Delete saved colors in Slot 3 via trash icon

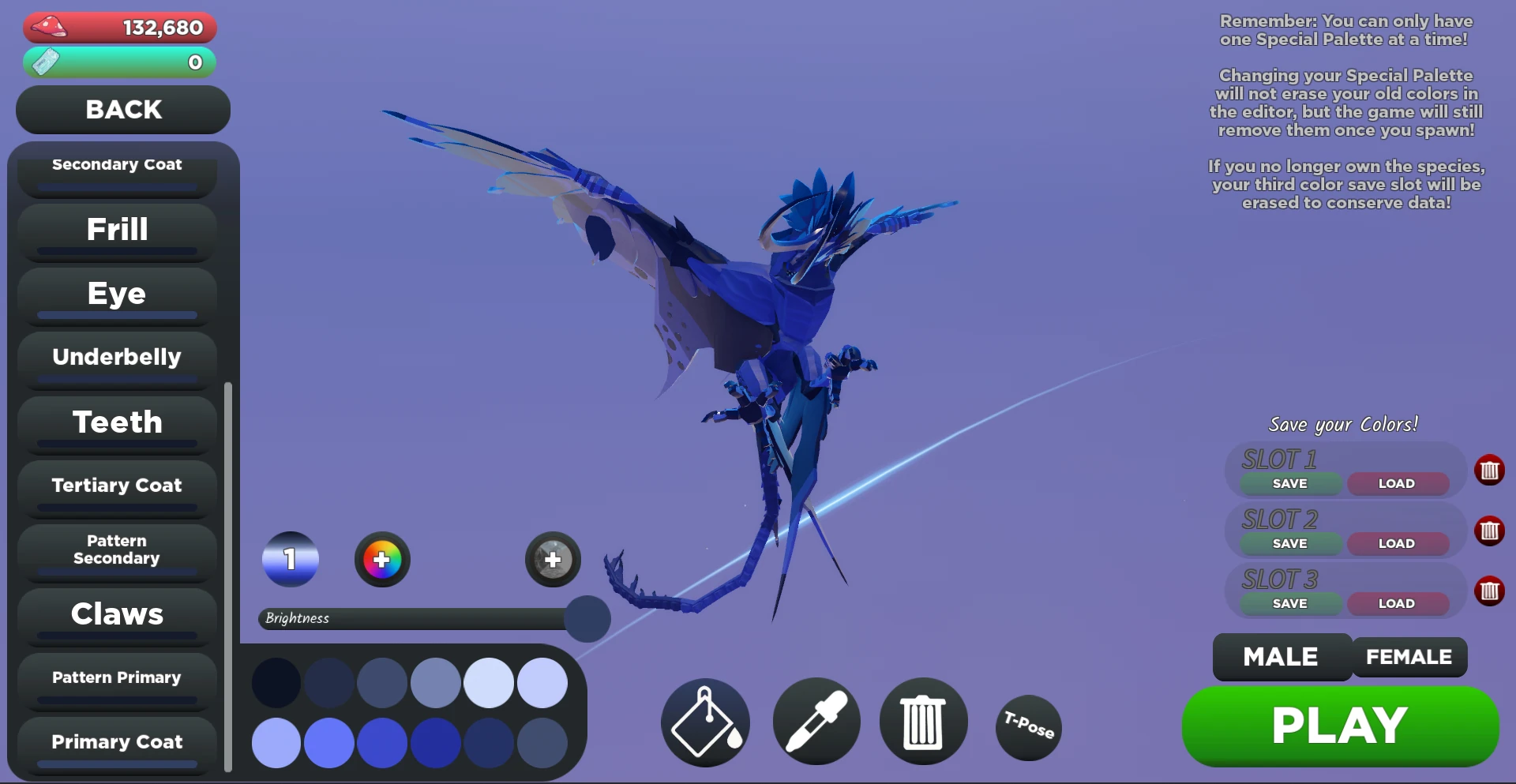click(1491, 591)
